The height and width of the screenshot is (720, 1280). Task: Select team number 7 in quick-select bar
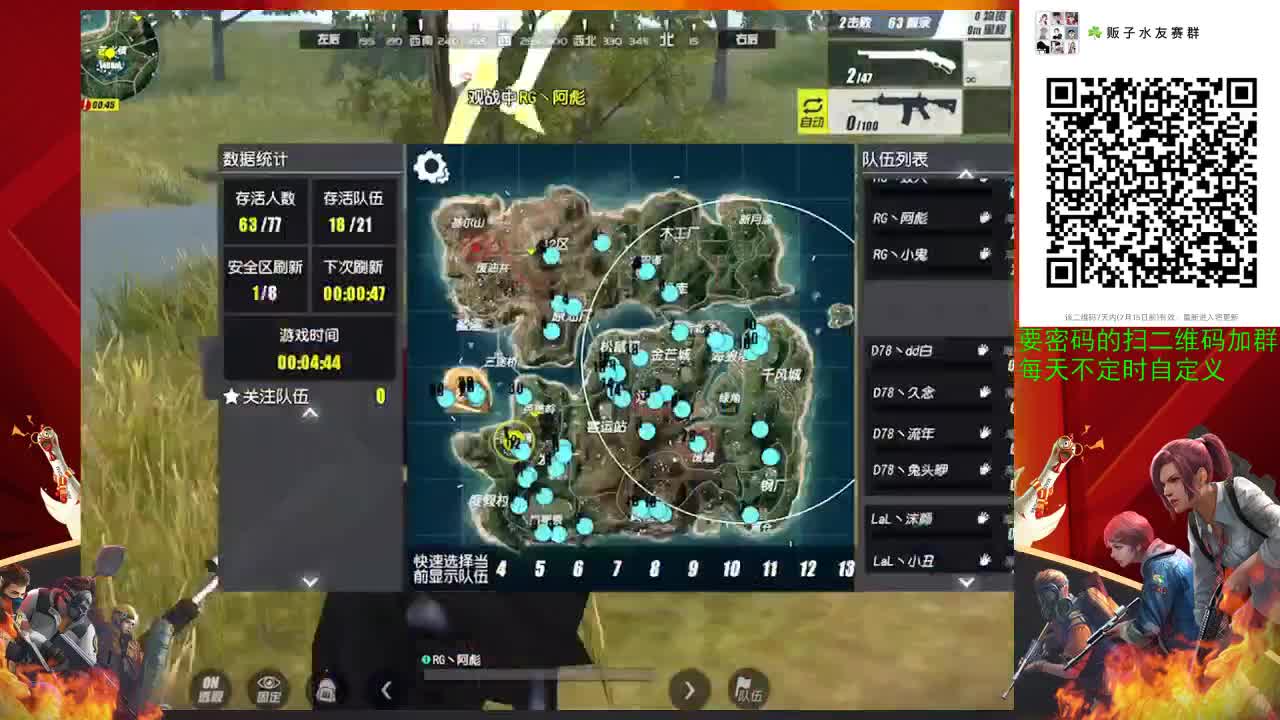(x=617, y=570)
